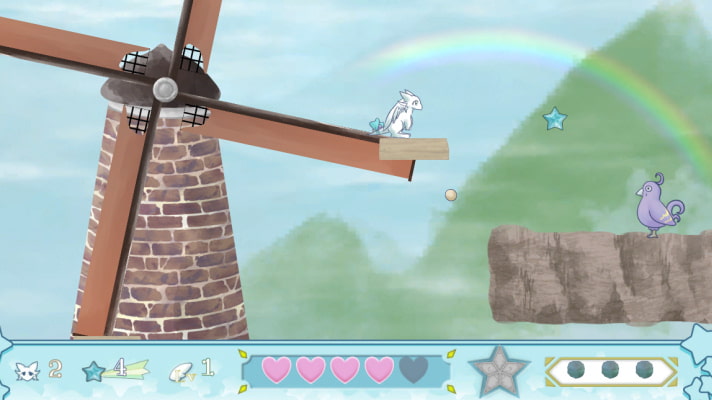Click the white cat face lives icon
Viewport: 712px width, 400px height.
26,370
